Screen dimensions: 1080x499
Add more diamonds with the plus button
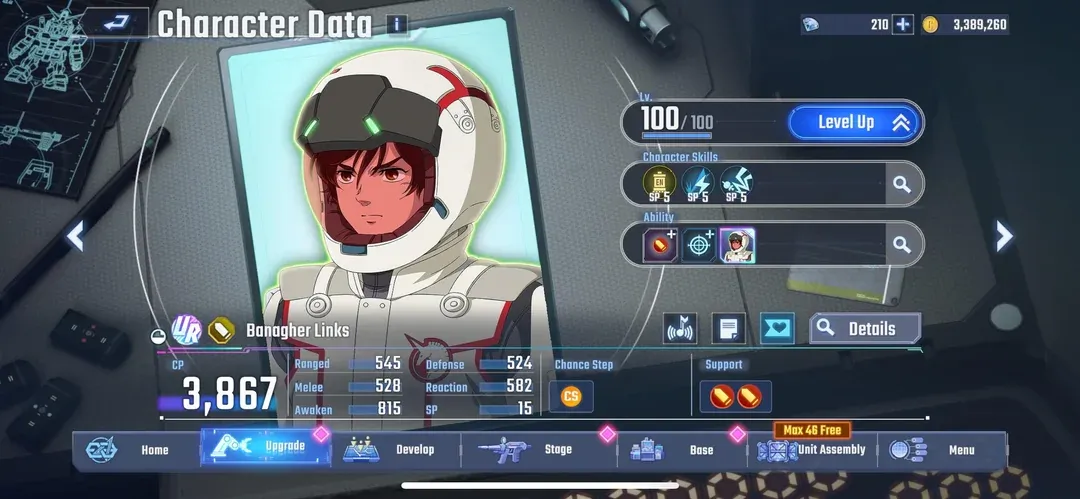pos(903,24)
